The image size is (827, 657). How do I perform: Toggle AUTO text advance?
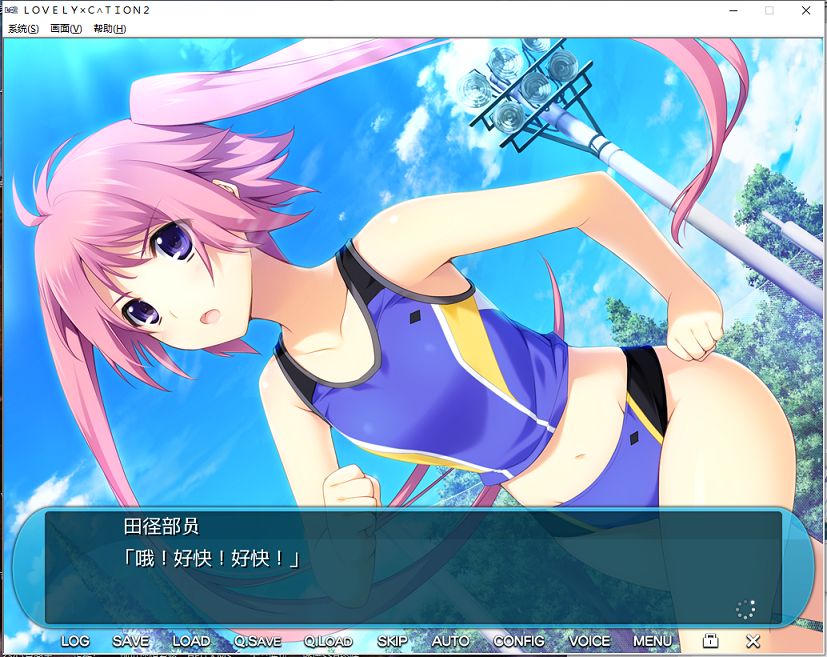click(450, 641)
